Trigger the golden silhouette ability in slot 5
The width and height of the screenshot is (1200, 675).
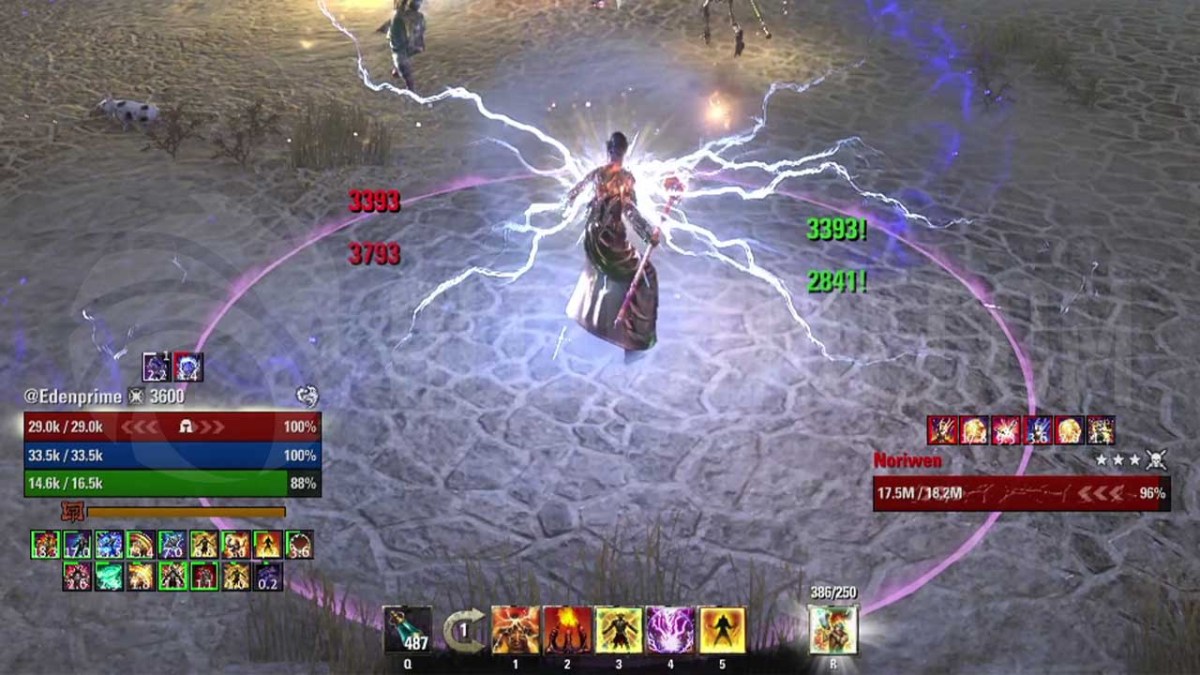pyautogui.click(x=722, y=630)
